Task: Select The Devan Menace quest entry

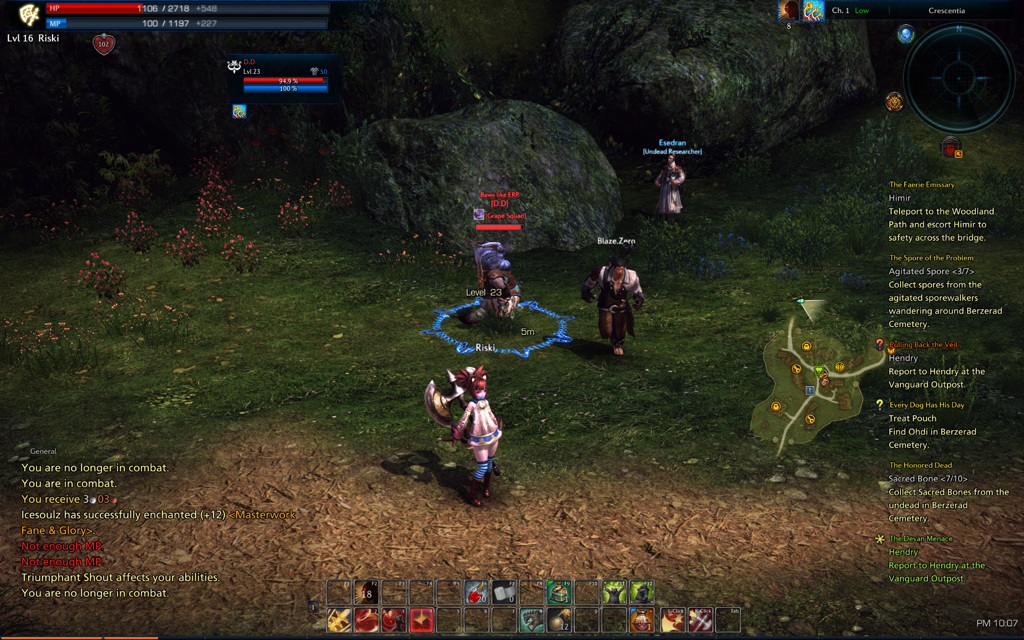Action: [x=921, y=539]
